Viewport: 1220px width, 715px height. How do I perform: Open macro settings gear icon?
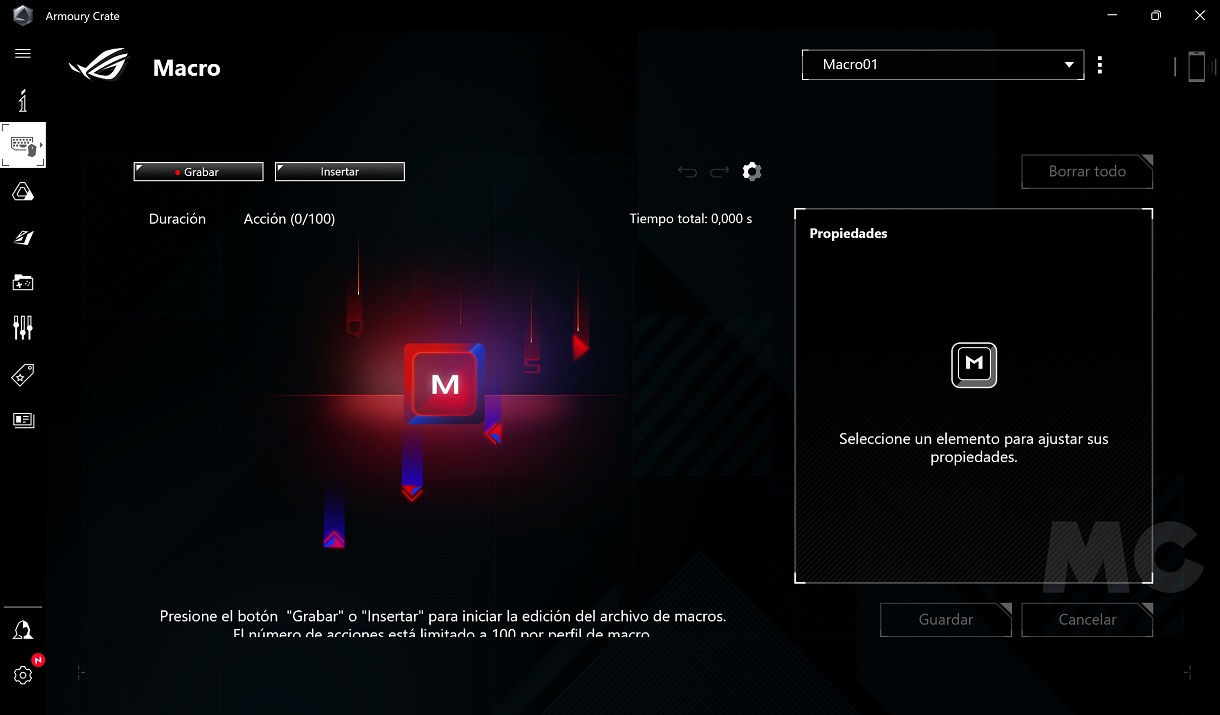(x=752, y=172)
